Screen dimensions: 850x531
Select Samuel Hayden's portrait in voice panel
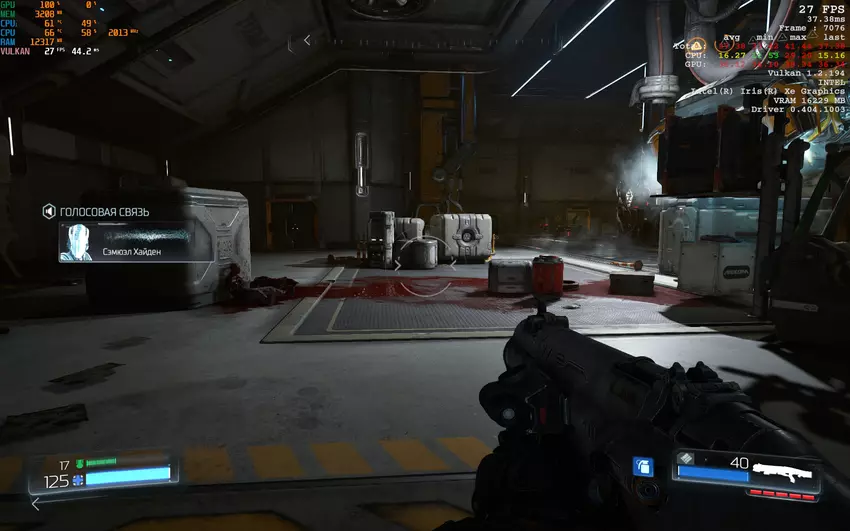pos(76,242)
